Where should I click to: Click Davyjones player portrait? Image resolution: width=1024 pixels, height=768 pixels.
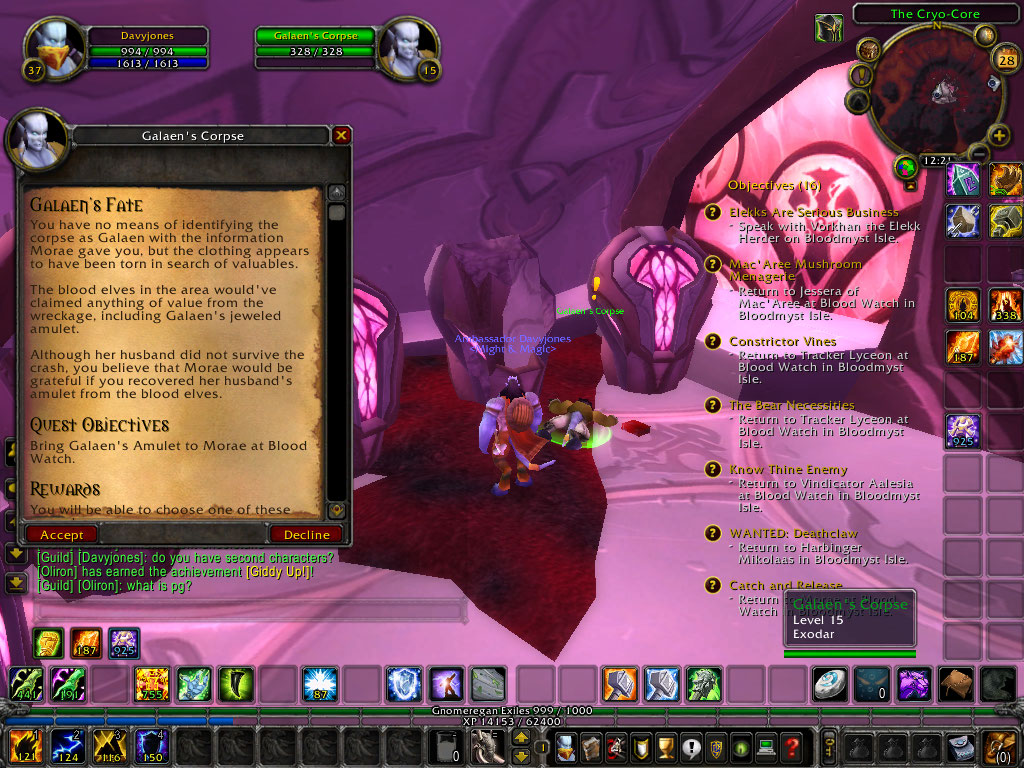[x=52, y=48]
